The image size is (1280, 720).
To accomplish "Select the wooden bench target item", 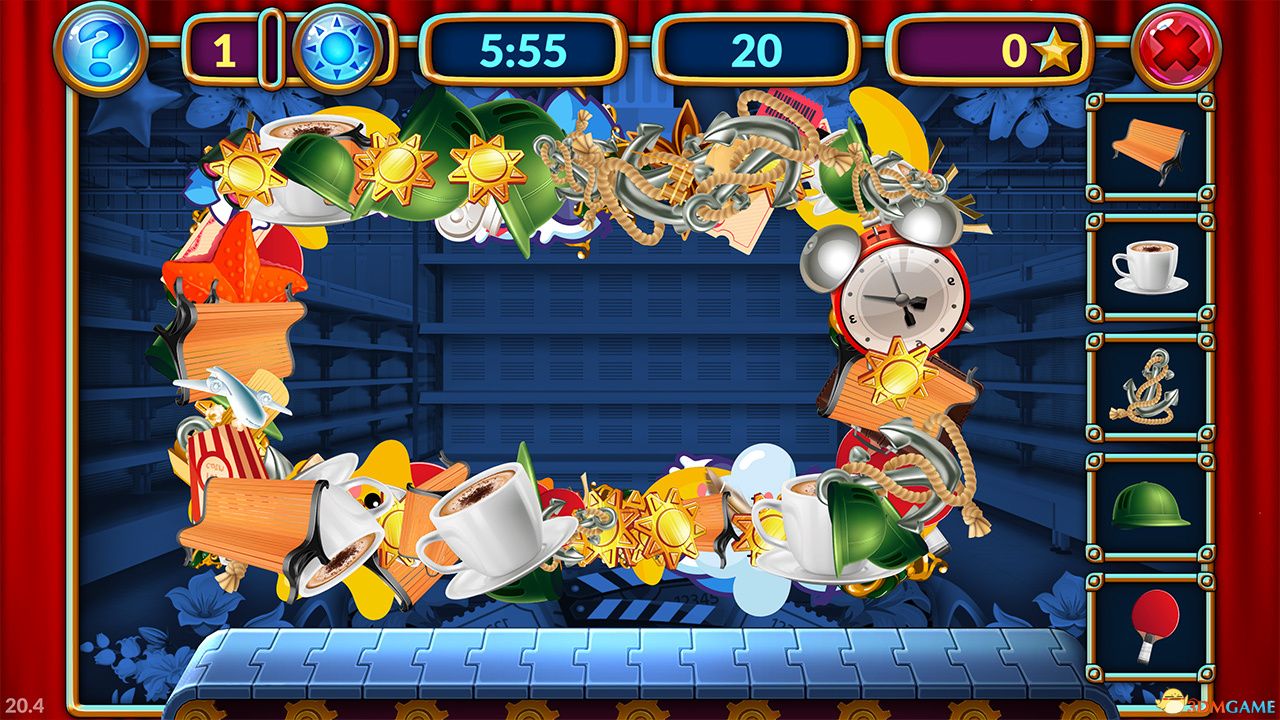I will click(x=1149, y=147).
